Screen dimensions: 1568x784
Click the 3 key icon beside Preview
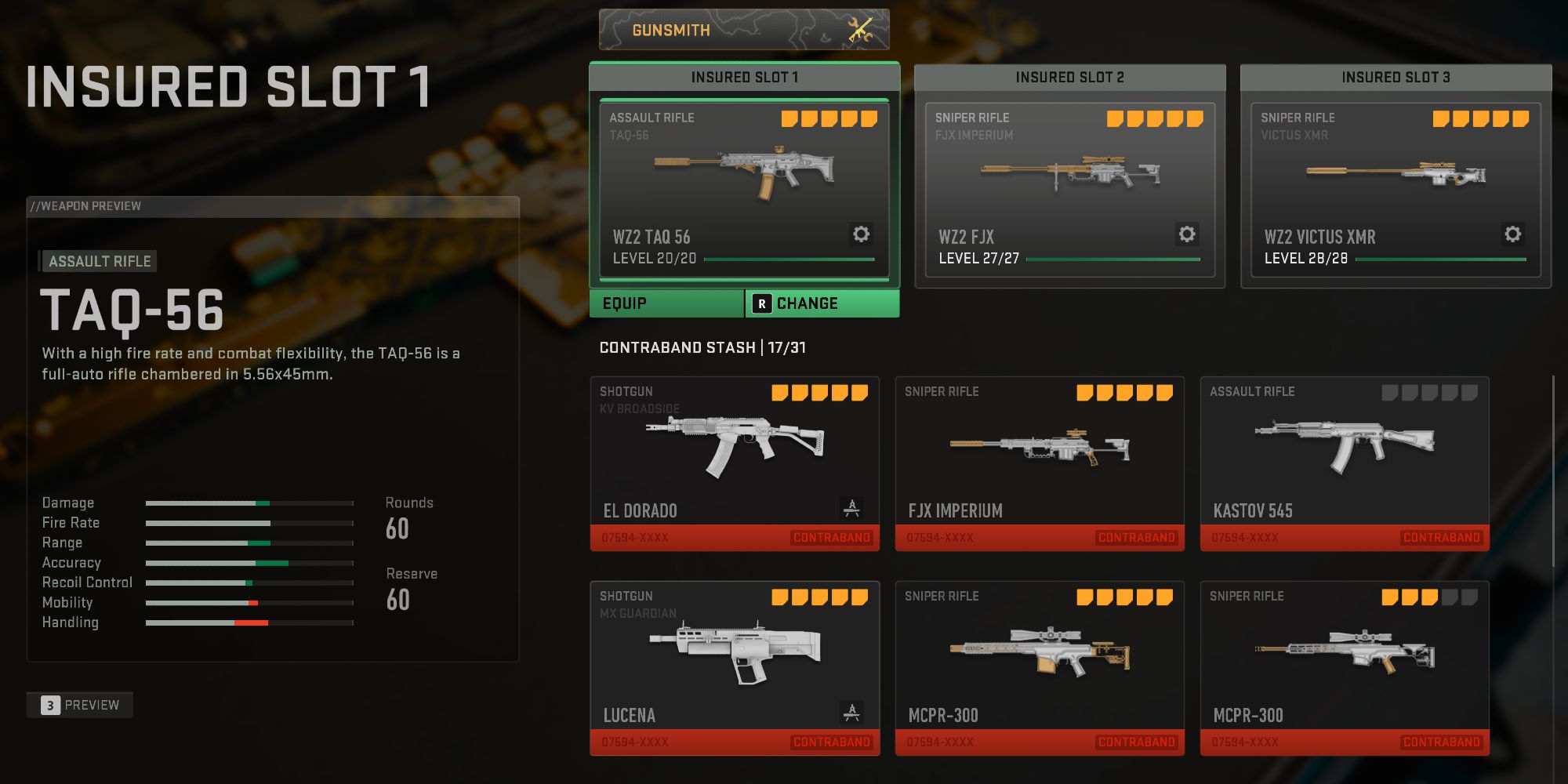[49, 704]
